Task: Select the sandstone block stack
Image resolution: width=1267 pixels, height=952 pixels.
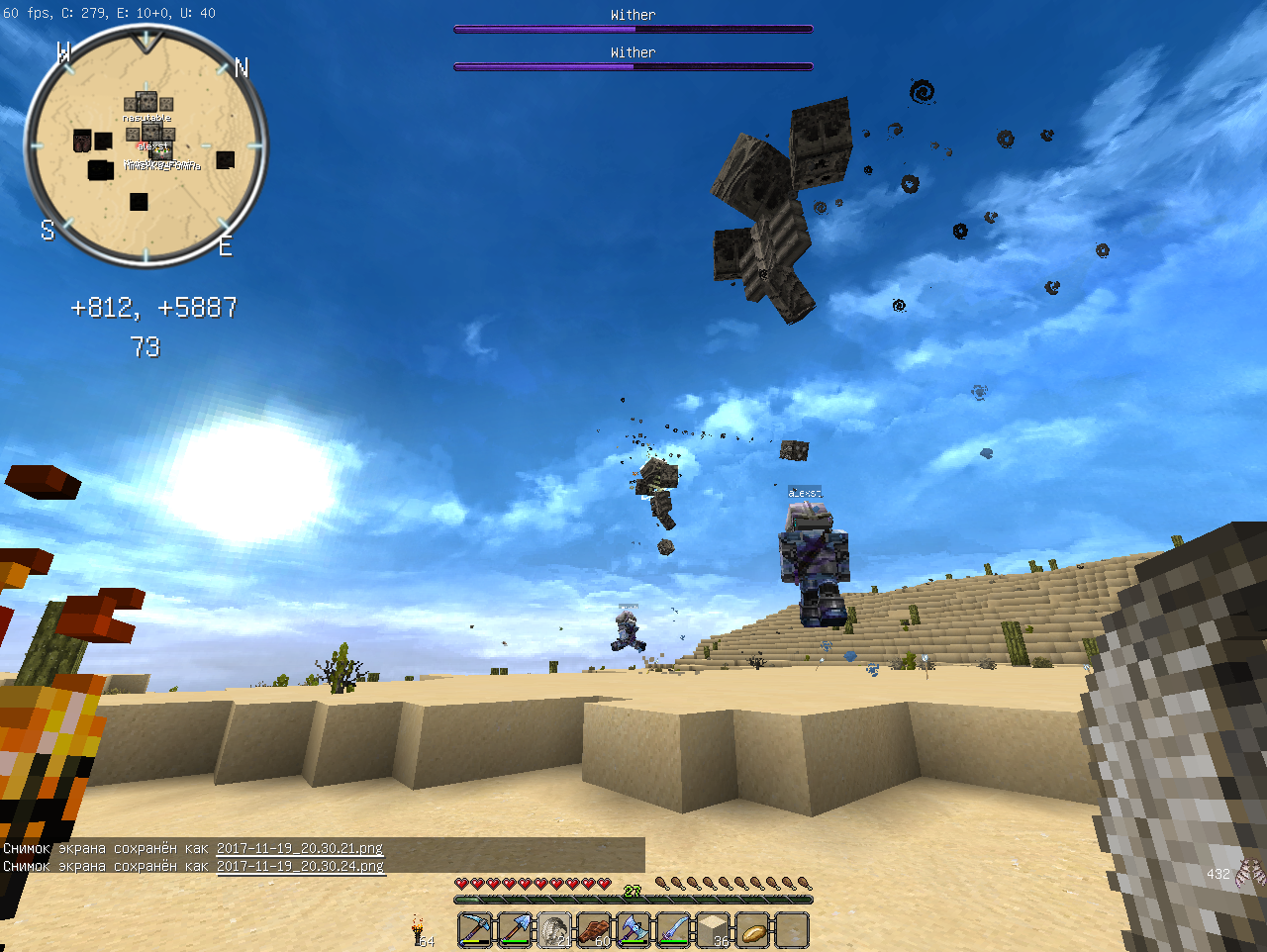Action: pyautogui.click(x=713, y=930)
